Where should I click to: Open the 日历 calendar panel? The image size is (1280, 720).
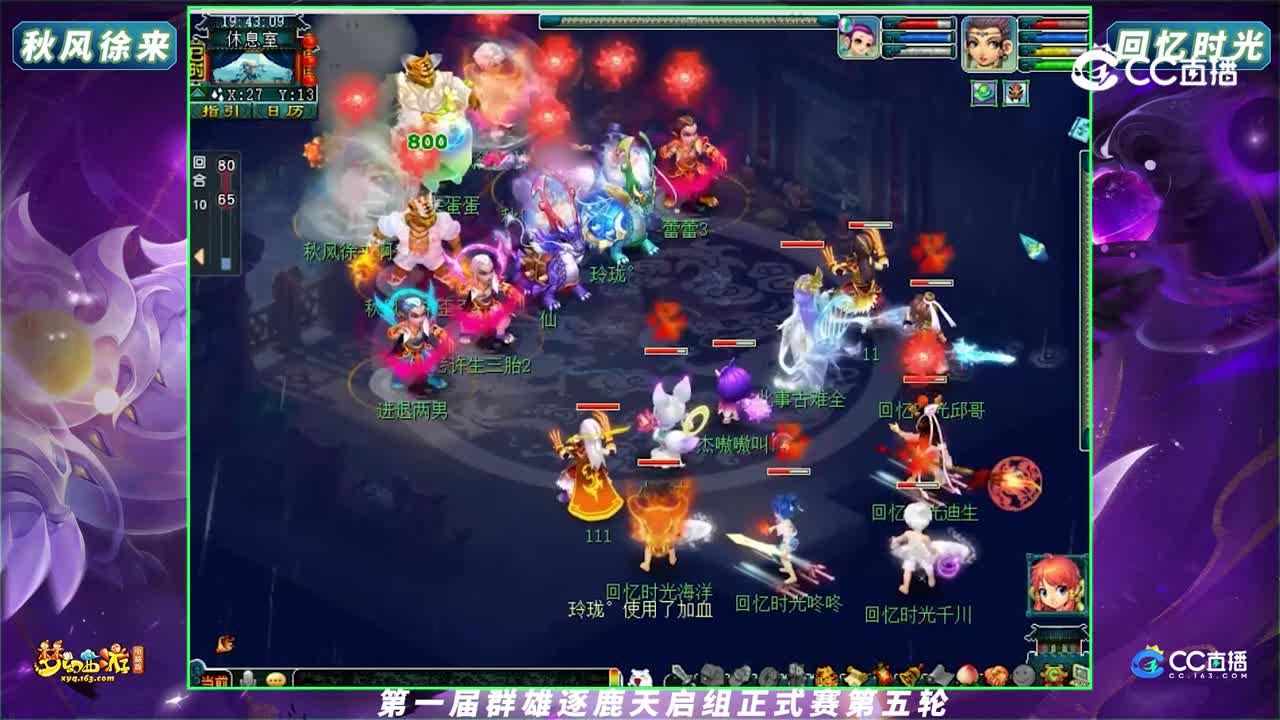[285, 111]
